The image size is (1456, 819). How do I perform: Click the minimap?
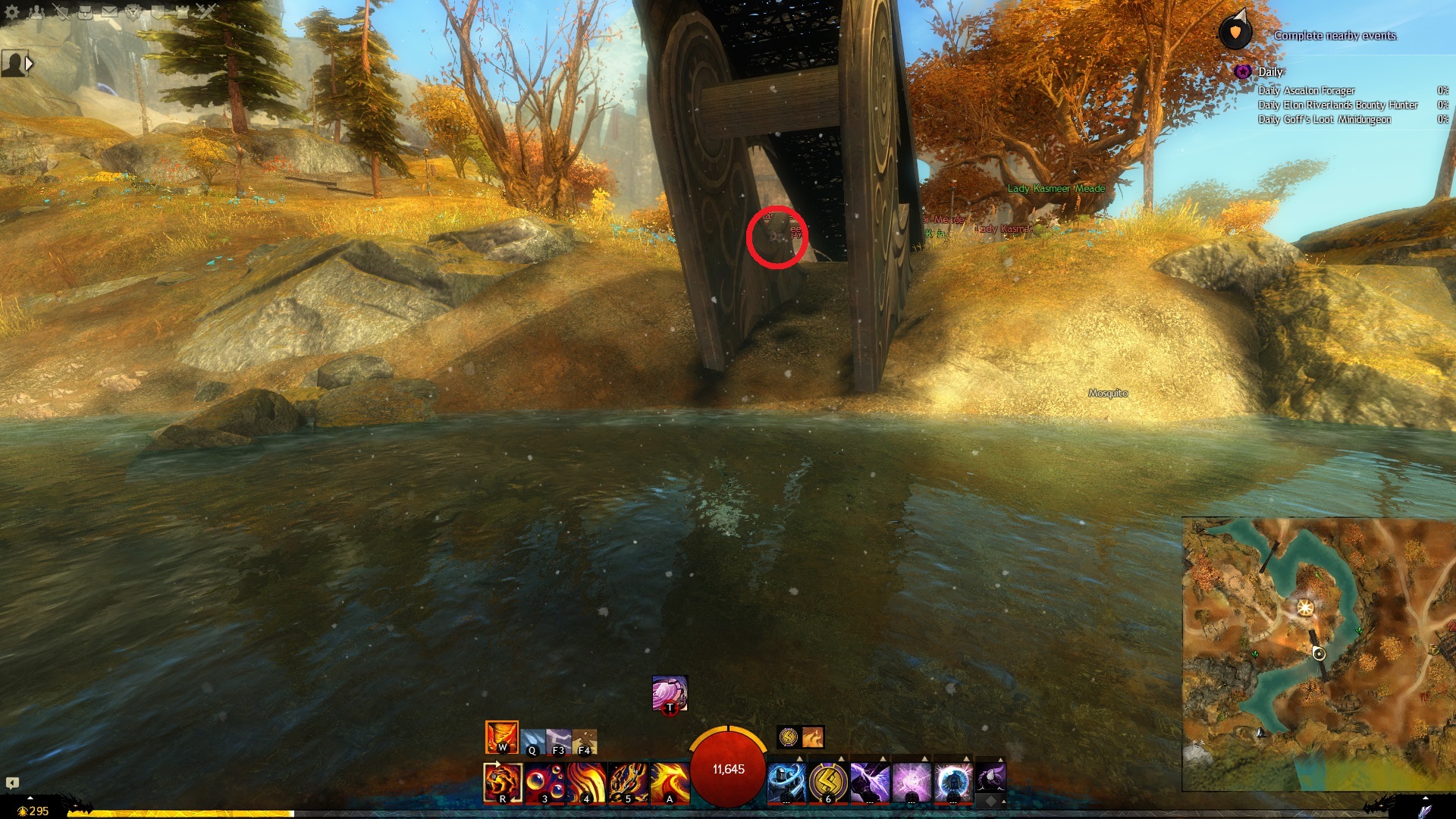pos(1318,654)
